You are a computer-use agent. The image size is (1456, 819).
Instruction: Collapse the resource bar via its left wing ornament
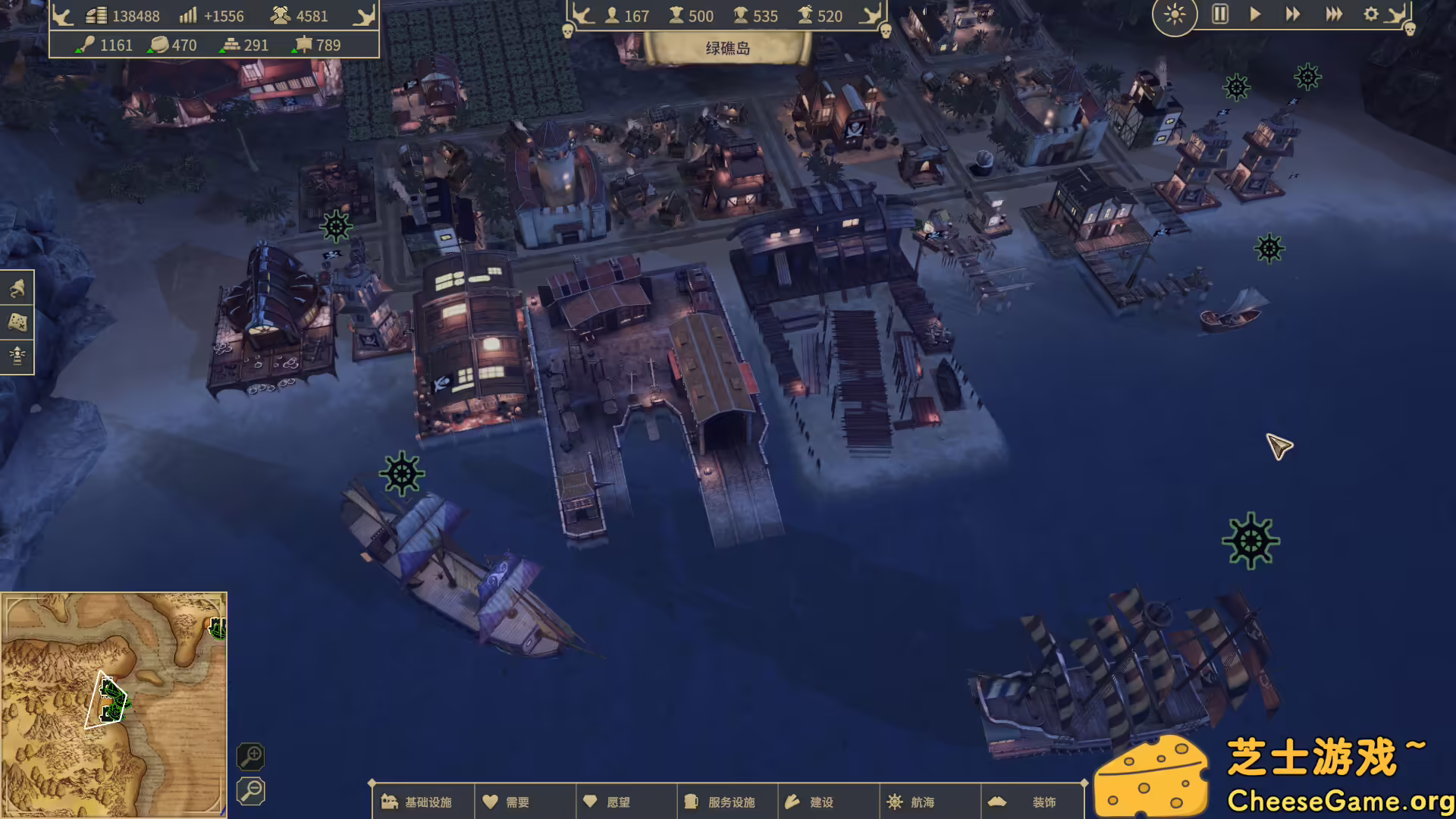(61, 14)
